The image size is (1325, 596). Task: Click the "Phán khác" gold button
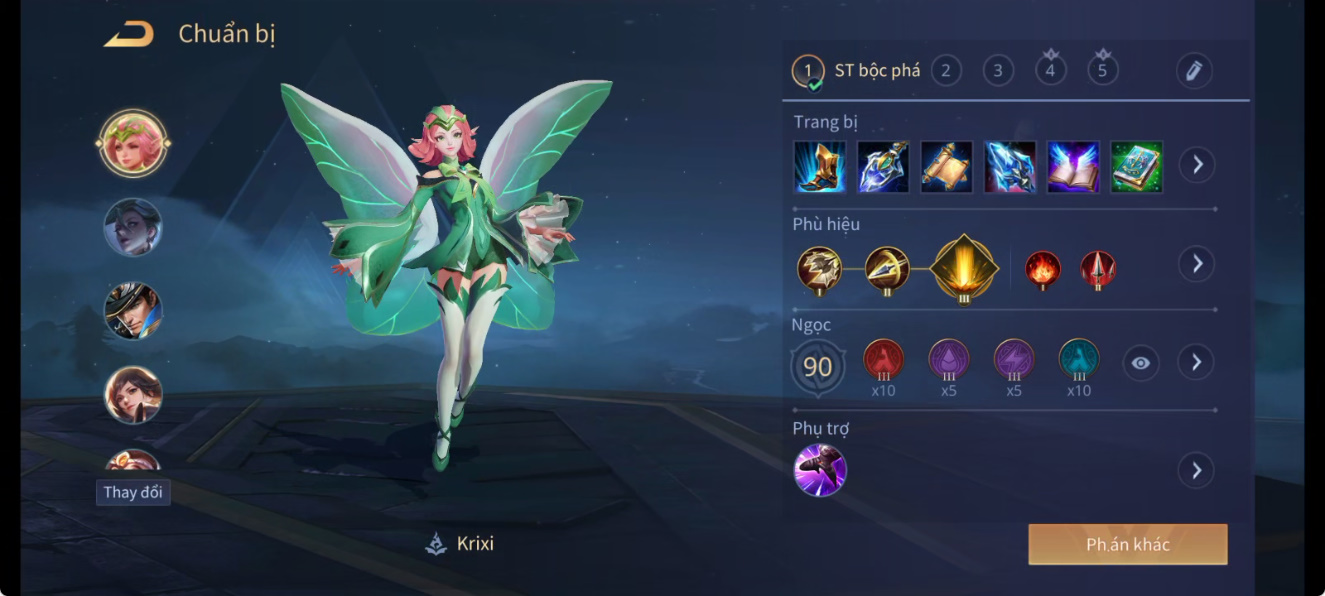[1127, 545]
